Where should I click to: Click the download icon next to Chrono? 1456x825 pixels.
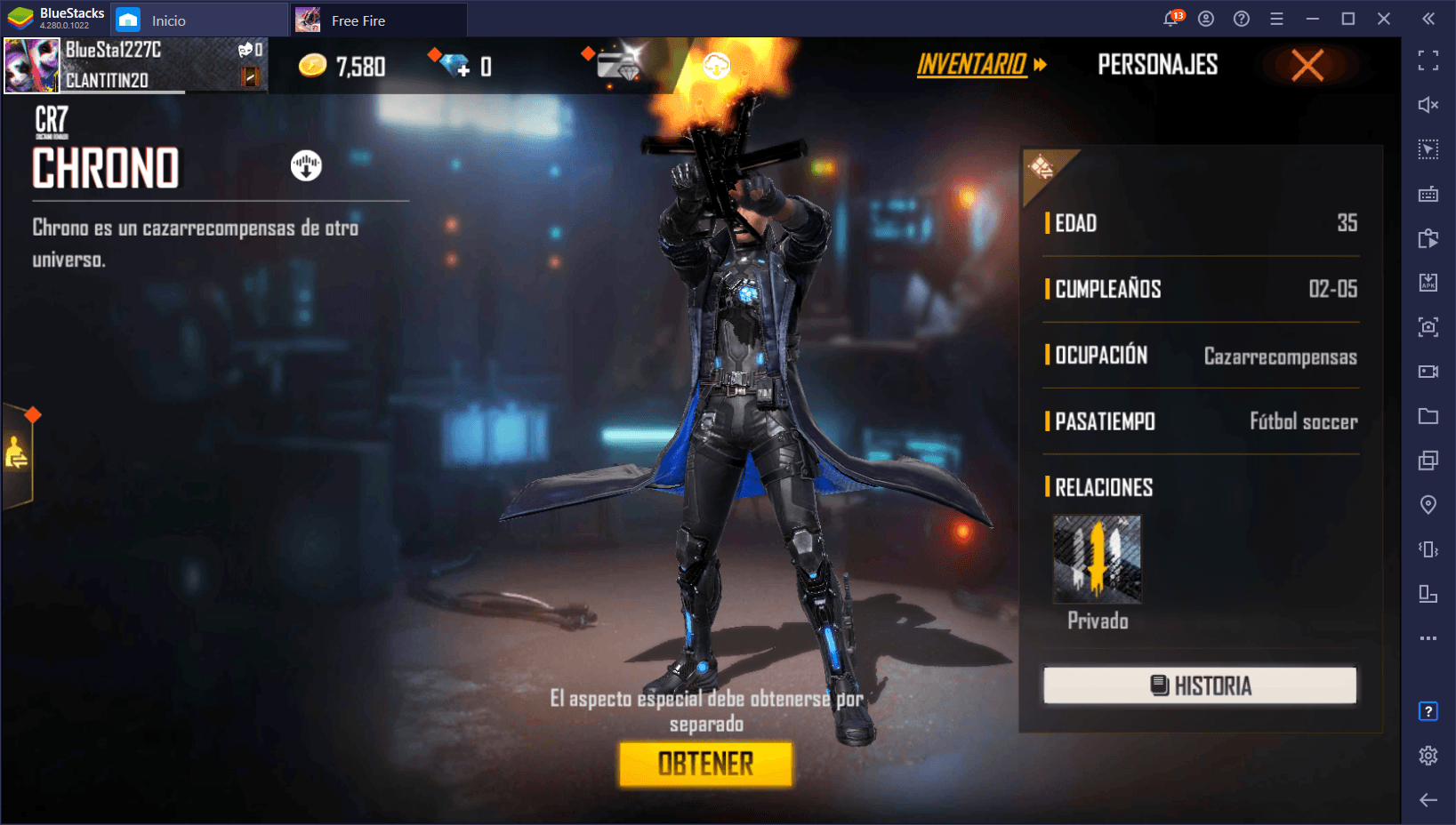[306, 165]
